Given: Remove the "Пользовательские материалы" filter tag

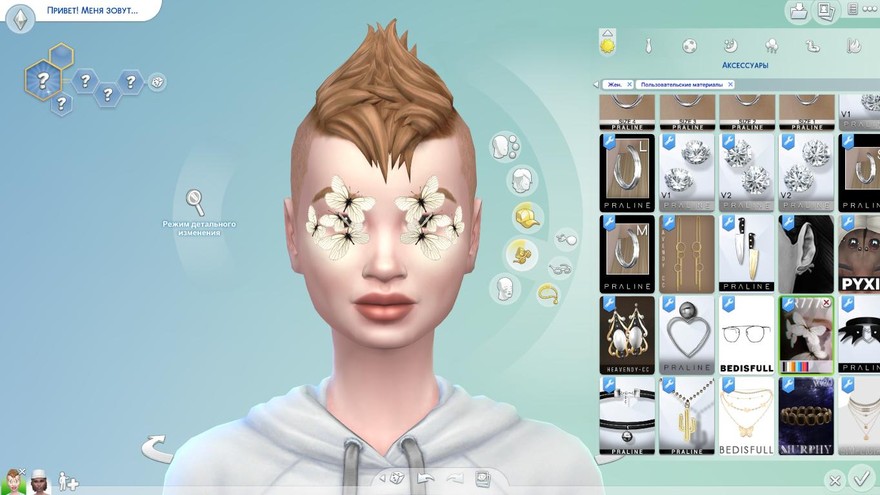Looking at the screenshot, I should [732, 85].
